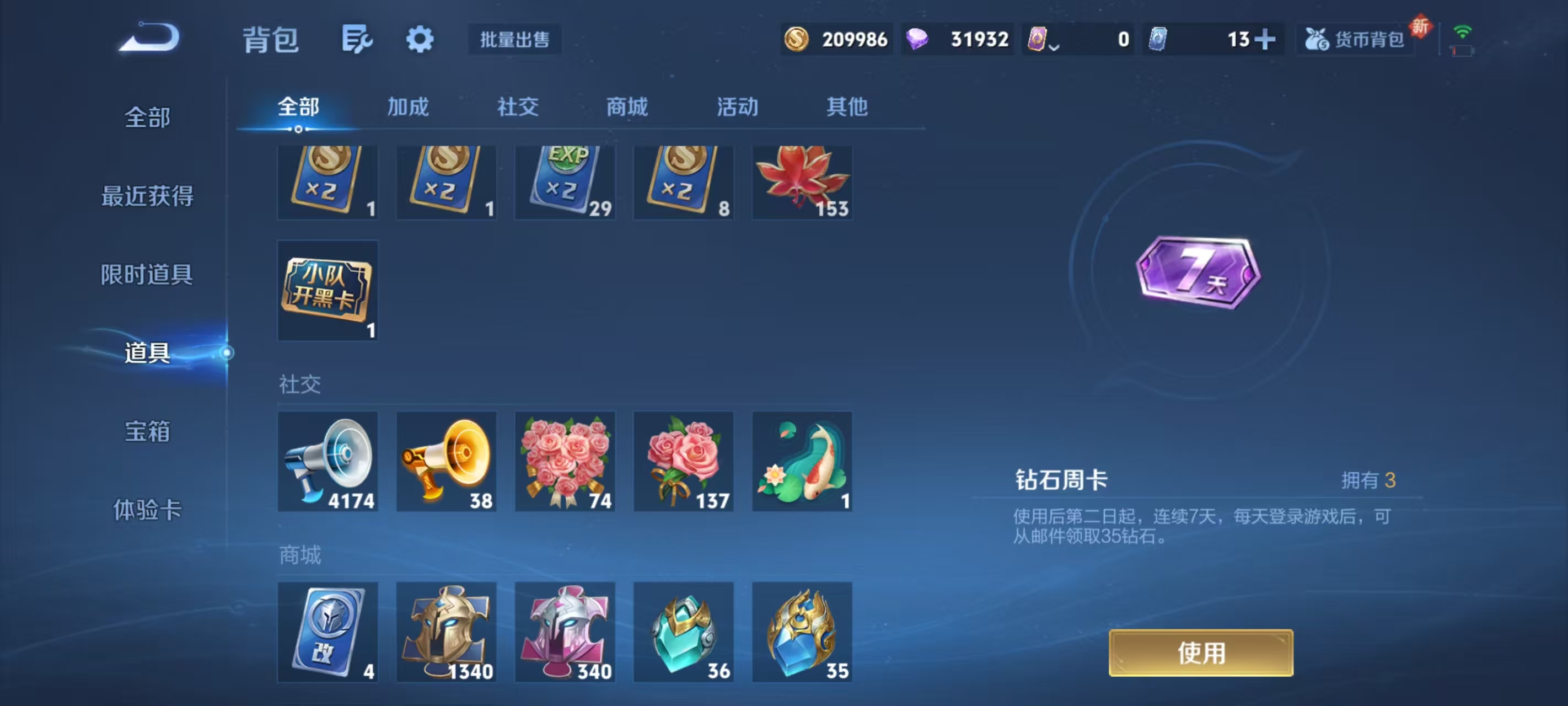Viewport: 1568px width, 706px height.
Task: Open the 货币背包 currency backpack
Action: pyautogui.click(x=1356, y=39)
